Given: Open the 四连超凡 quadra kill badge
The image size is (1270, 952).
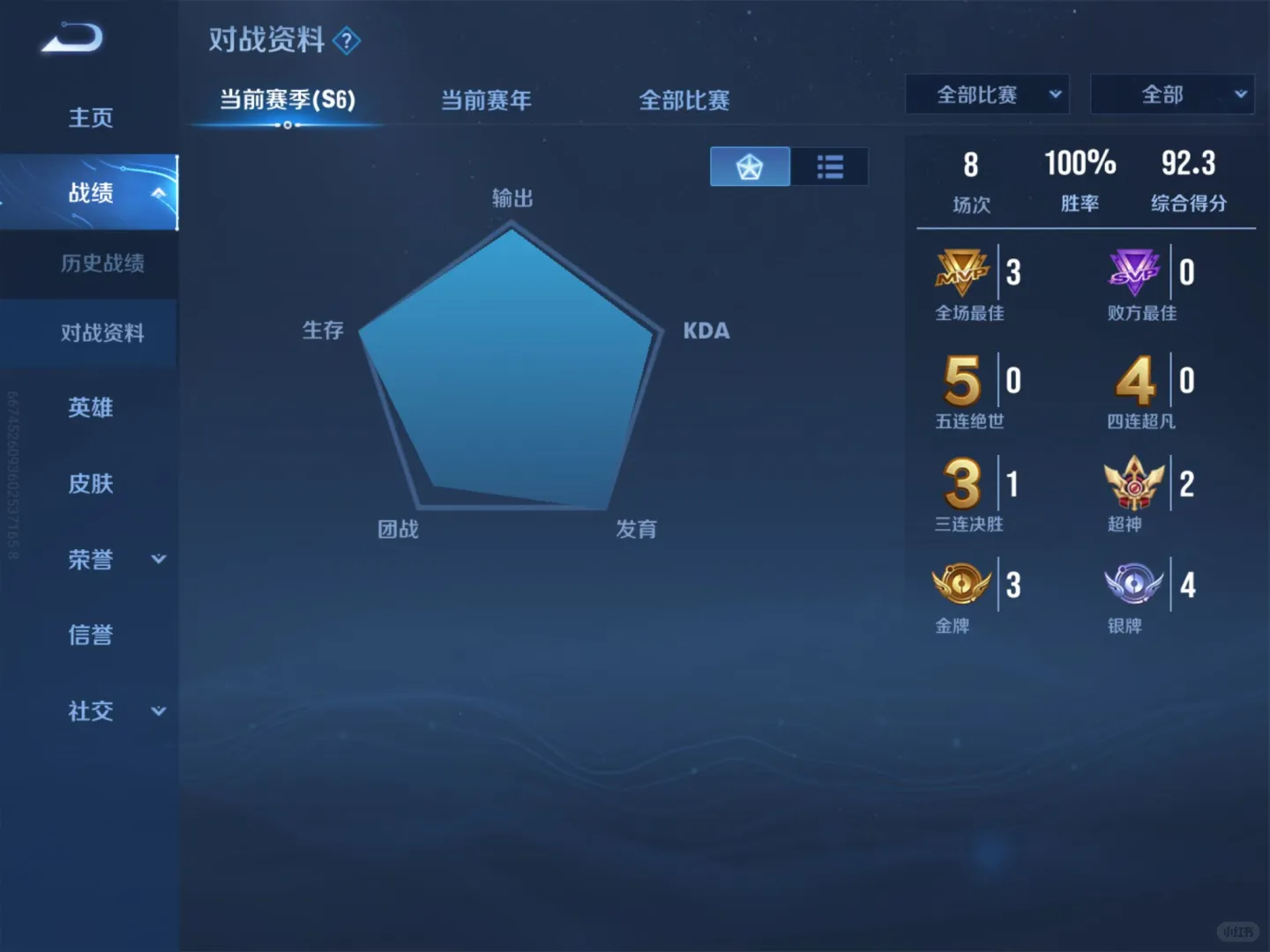Looking at the screenshot, I should coord(1133,381).
